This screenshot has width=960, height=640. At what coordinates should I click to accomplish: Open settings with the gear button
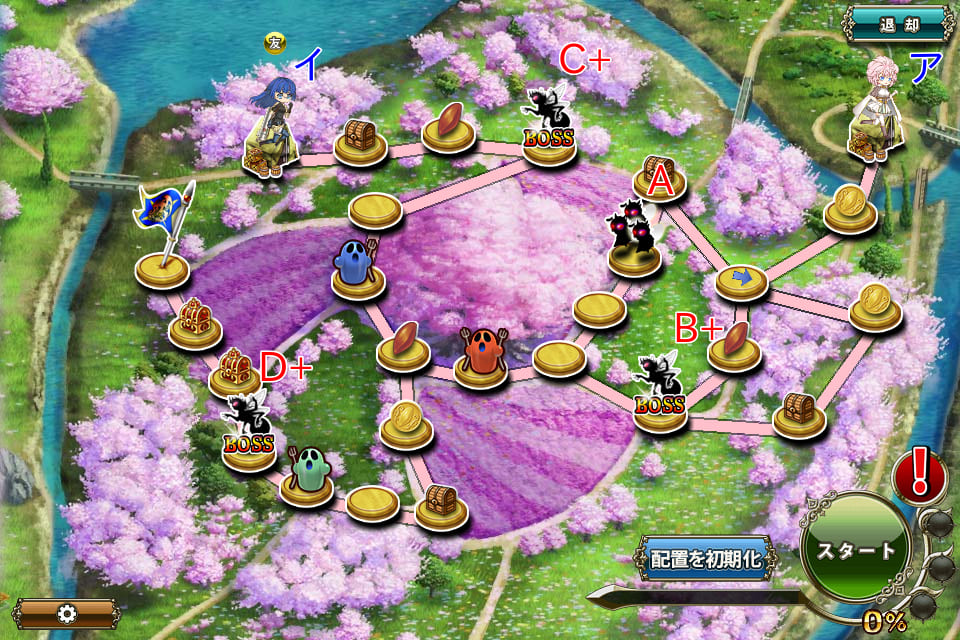coord(66,612)
